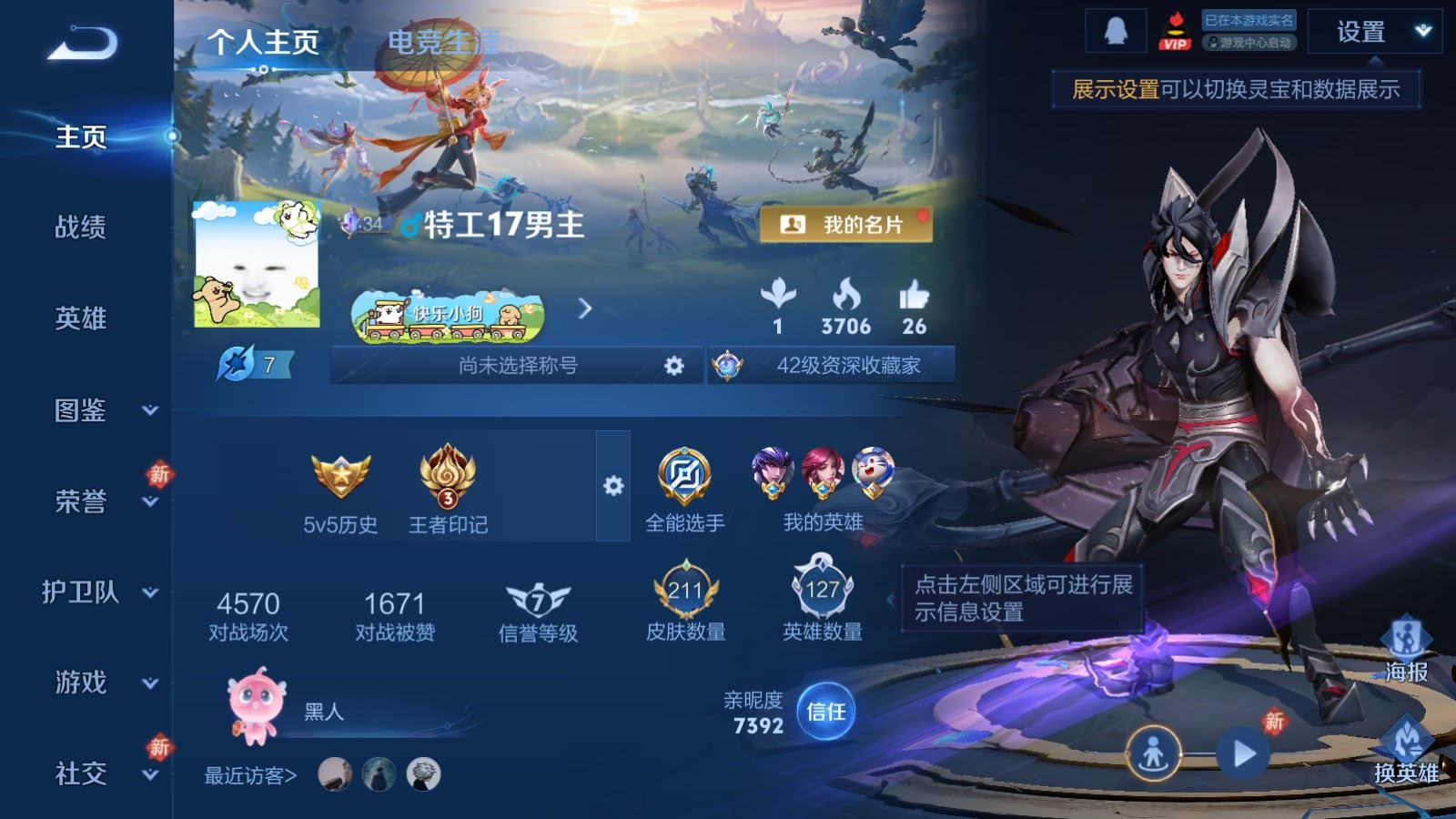Show the 王者印记 badge details
The width and height of the screenshot is (1456, 819).
447,491
